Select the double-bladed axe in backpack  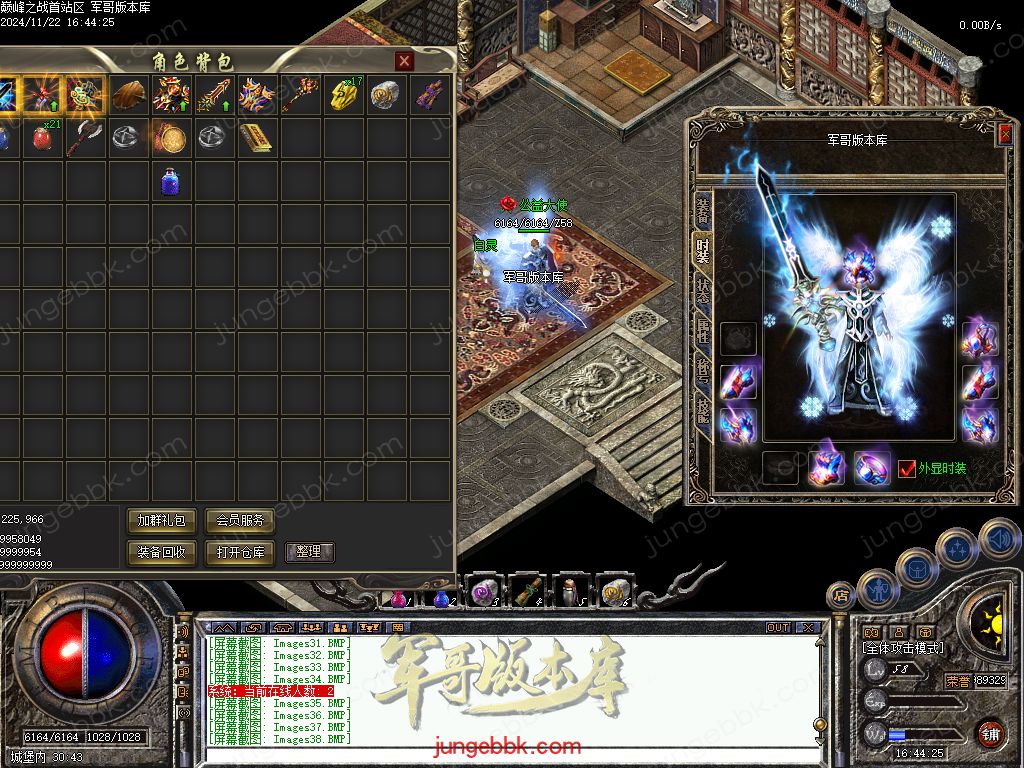pyautogui.click(x=84, y=138)
